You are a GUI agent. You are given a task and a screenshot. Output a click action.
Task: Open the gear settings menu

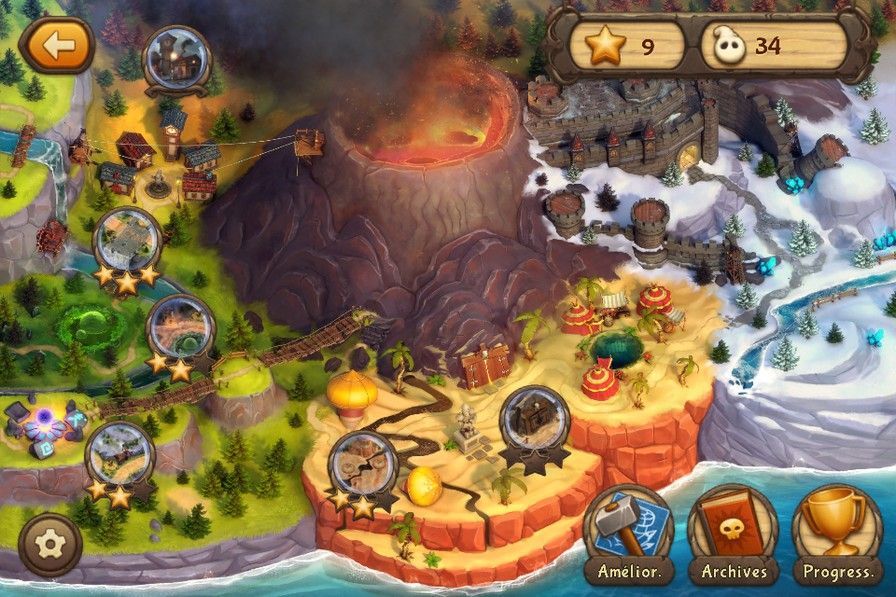coord(50,544)
